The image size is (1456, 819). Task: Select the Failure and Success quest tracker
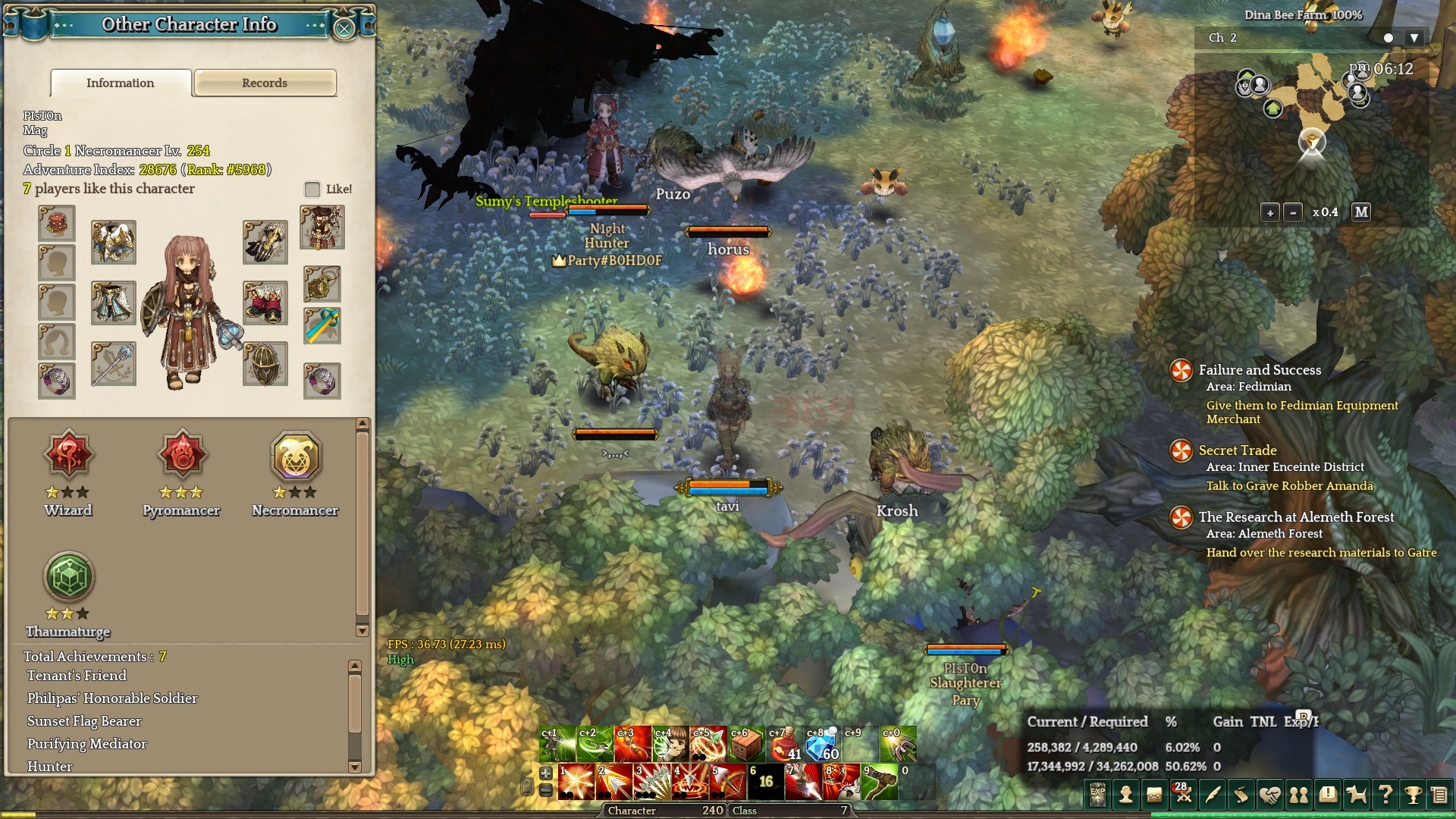click(1260, 370)
